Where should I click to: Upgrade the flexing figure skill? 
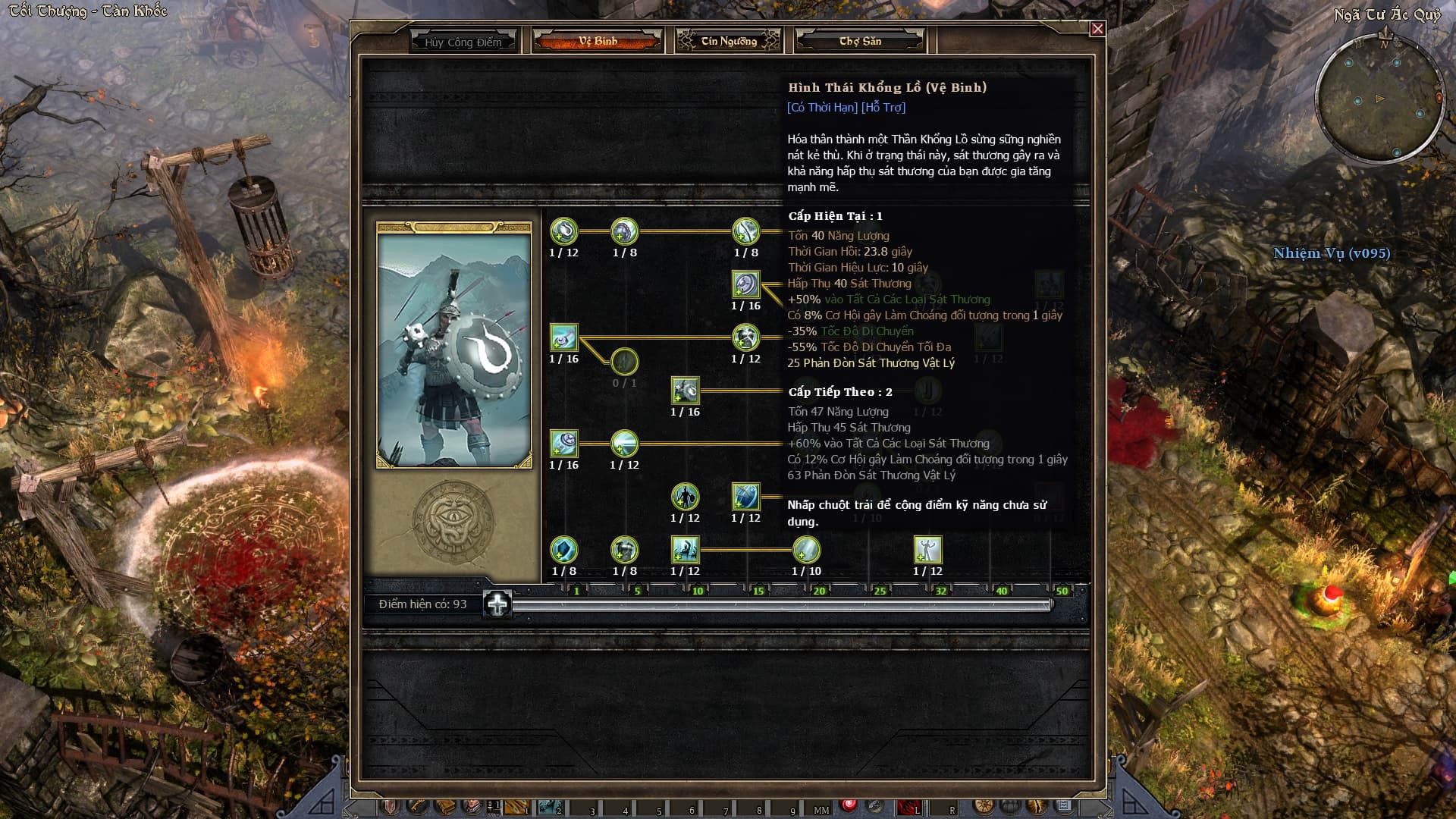927,550
